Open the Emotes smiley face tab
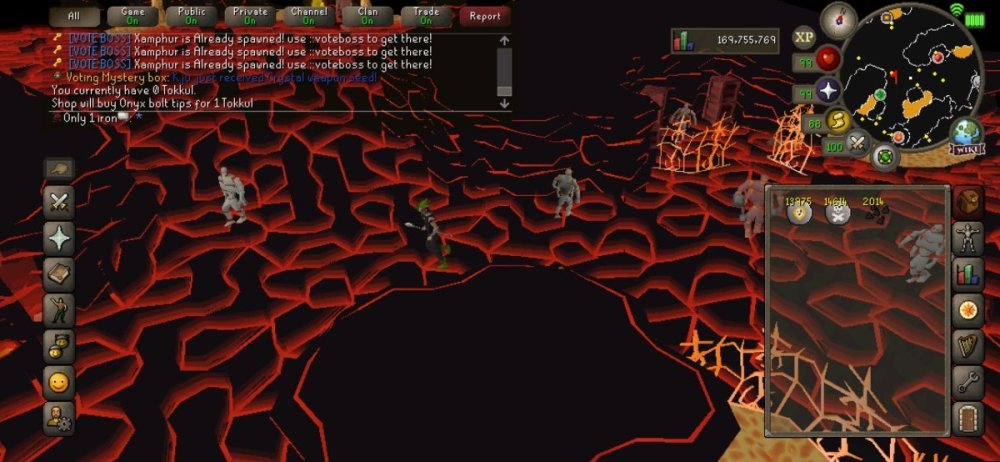Viewport: 1000px width, 462px height. coord(59,382)
